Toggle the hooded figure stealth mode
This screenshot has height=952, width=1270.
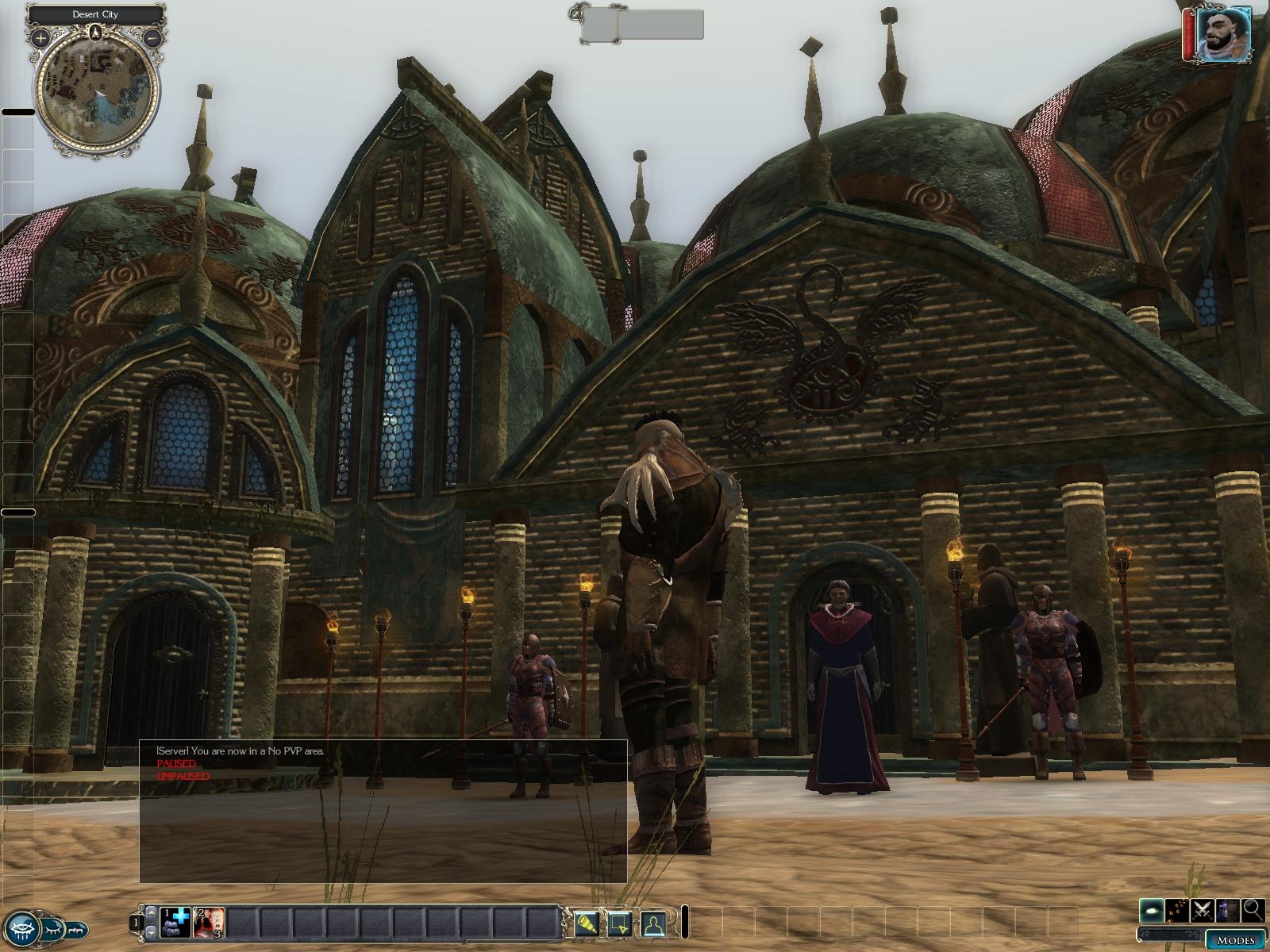1228,910
